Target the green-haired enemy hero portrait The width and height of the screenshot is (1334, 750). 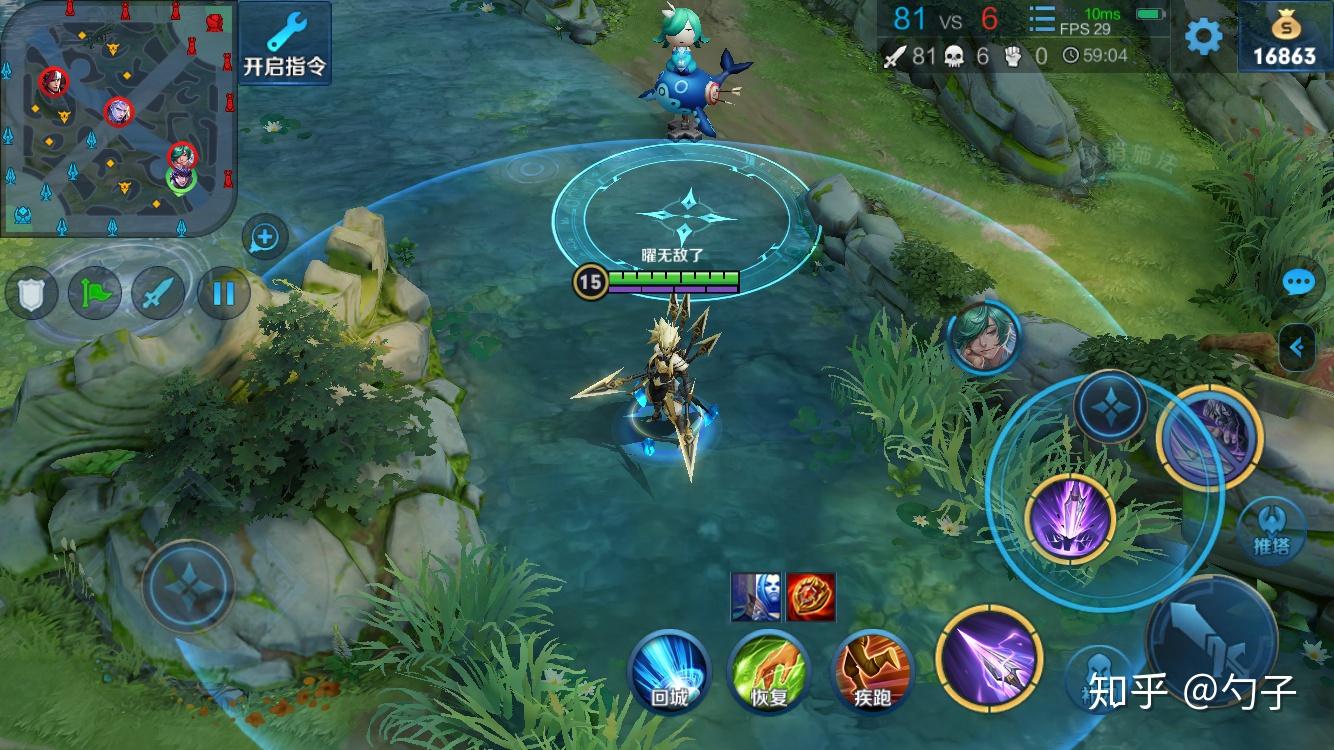pyautogui.click(x=983, y=338)
